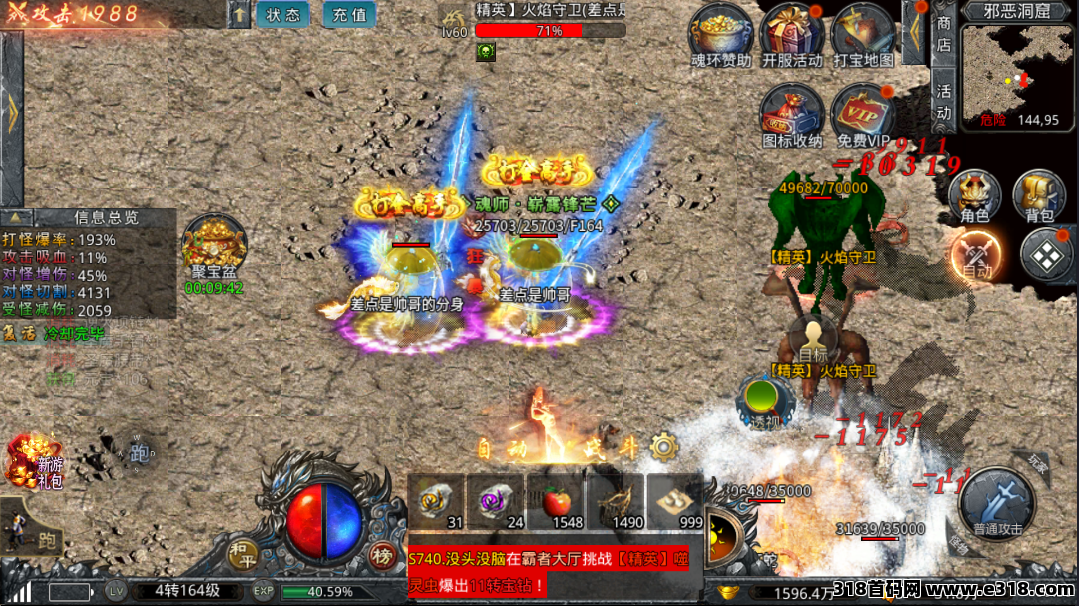Claim the 免费VIP ticket icon
The width and height of the screenshot is (1079, 606).
[863, 112]
